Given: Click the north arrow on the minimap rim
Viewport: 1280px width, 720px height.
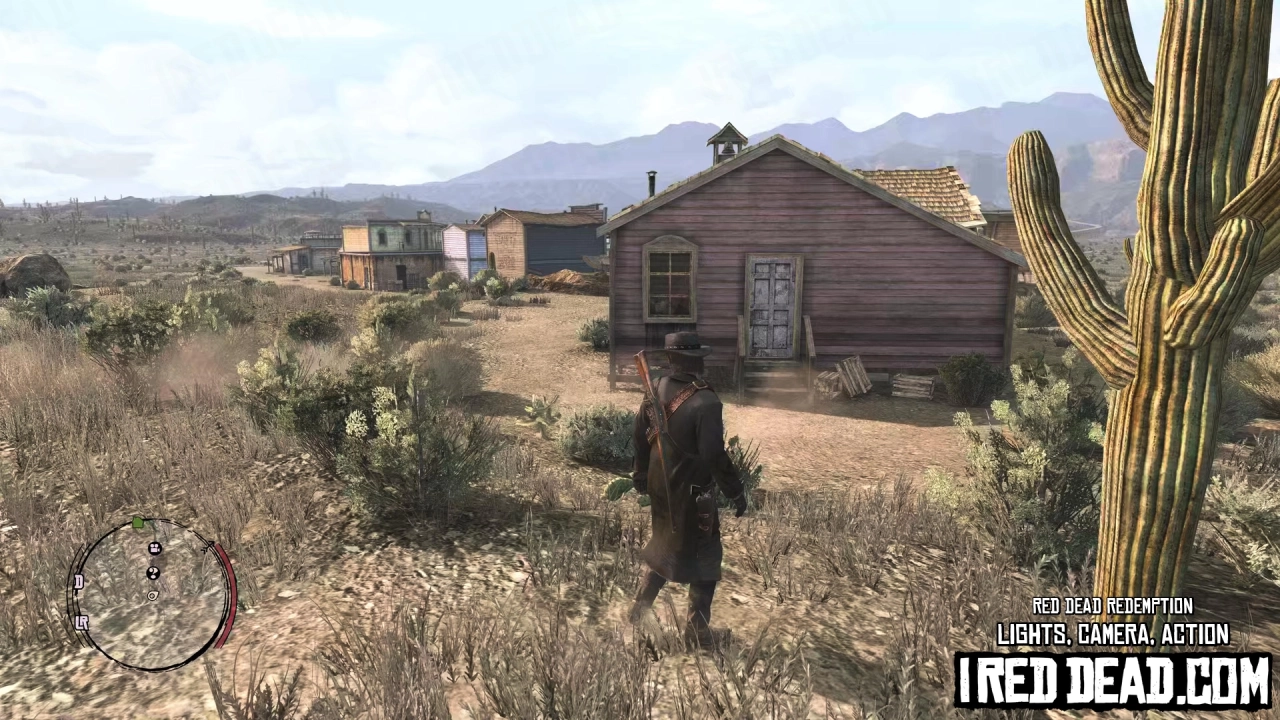Looking at the screenshot, I should pyautogui.click(x=208, y=546).
